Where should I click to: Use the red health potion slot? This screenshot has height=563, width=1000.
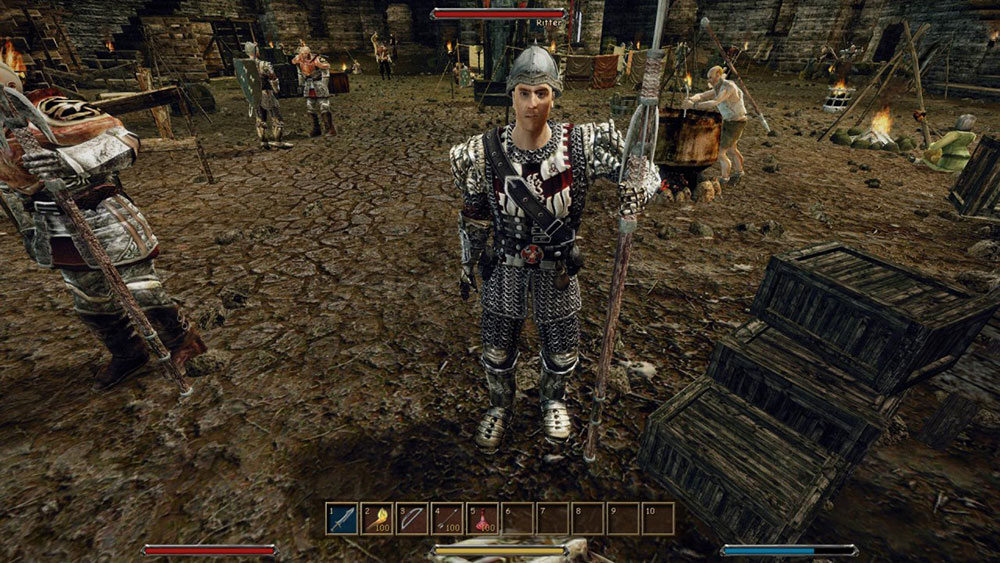click(x=482, y=518)
